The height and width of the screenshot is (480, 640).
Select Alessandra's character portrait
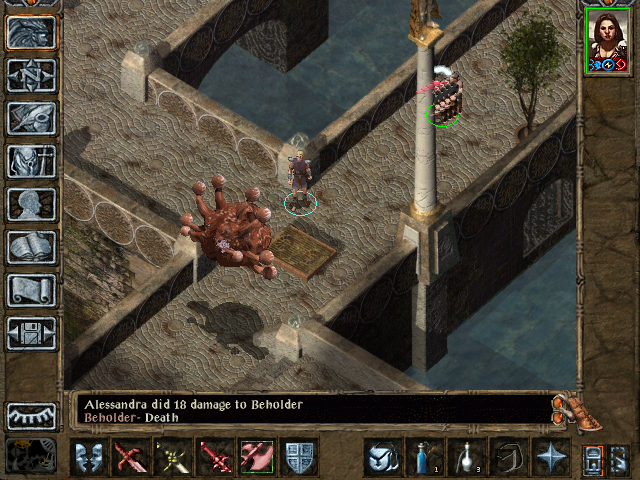click(606, 39)
